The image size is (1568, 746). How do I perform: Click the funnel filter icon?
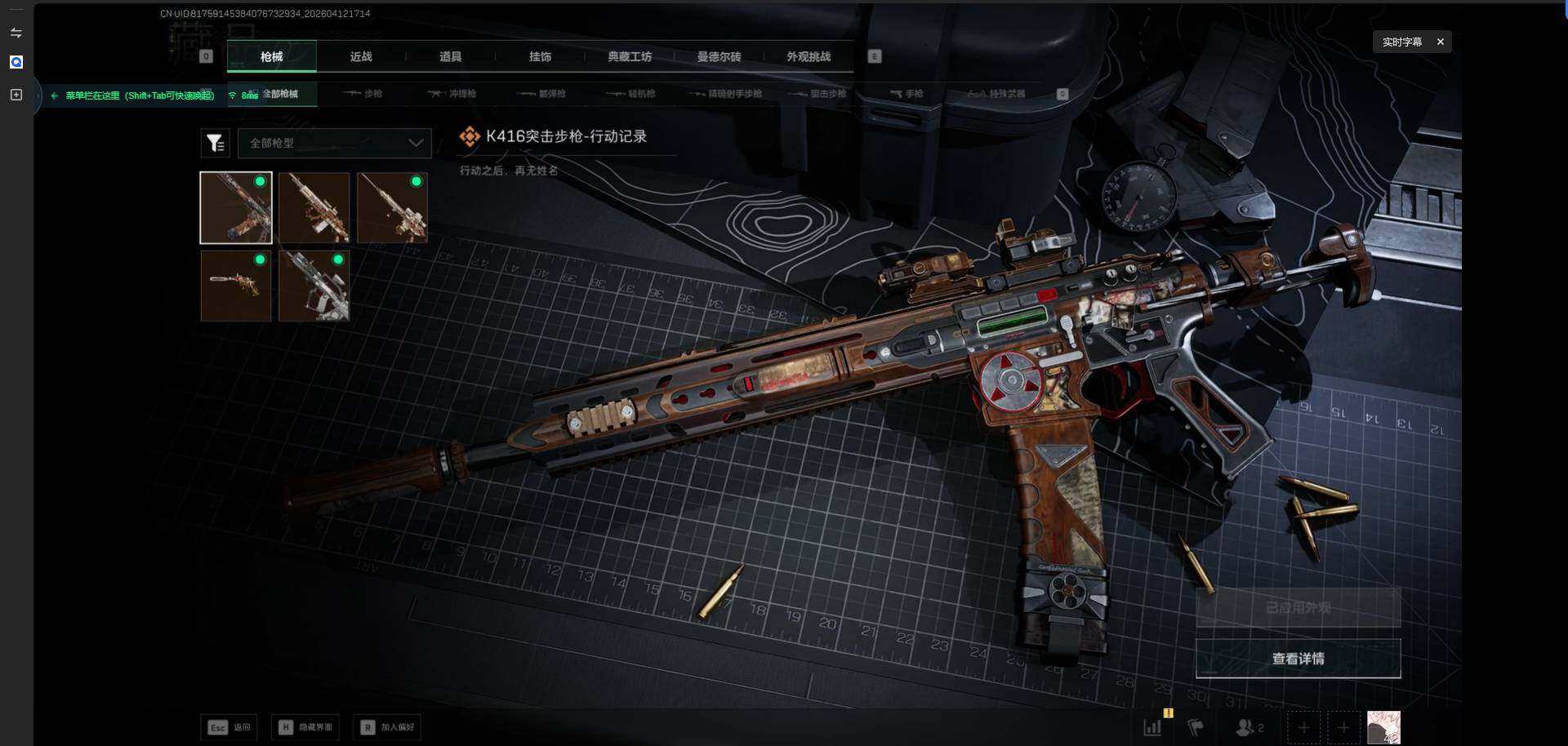[x=216, y=144]
